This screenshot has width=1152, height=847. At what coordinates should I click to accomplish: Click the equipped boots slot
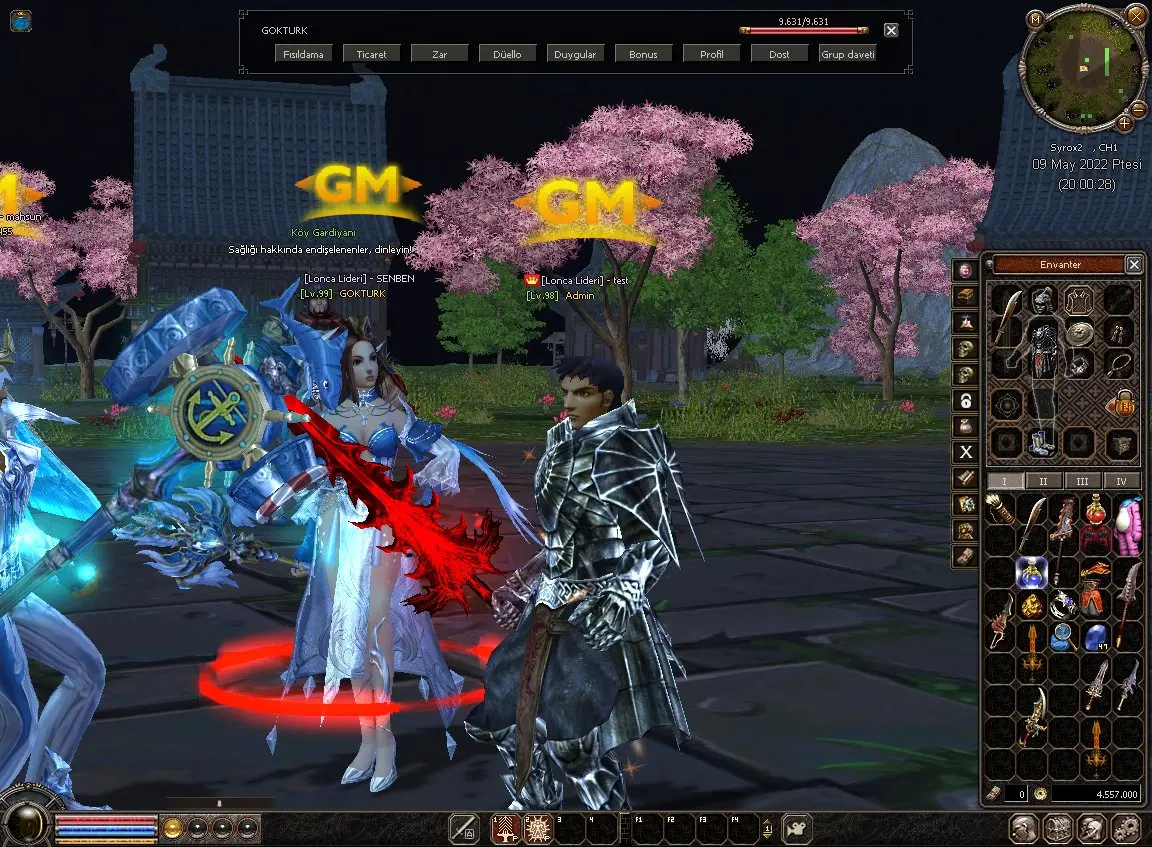pos(1041,441)
